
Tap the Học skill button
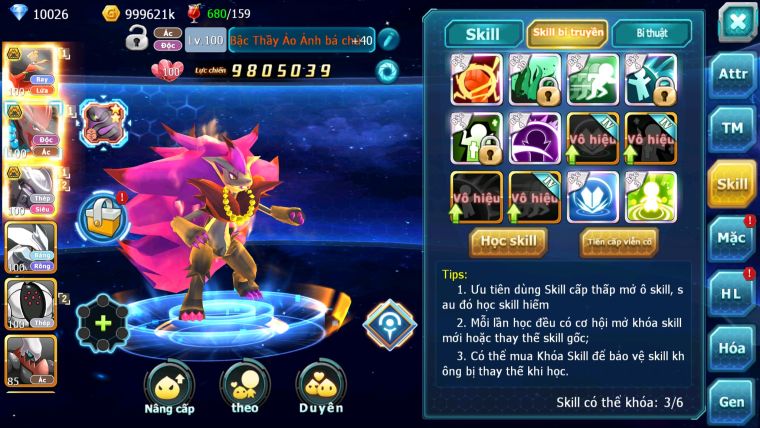pos(509,241)
